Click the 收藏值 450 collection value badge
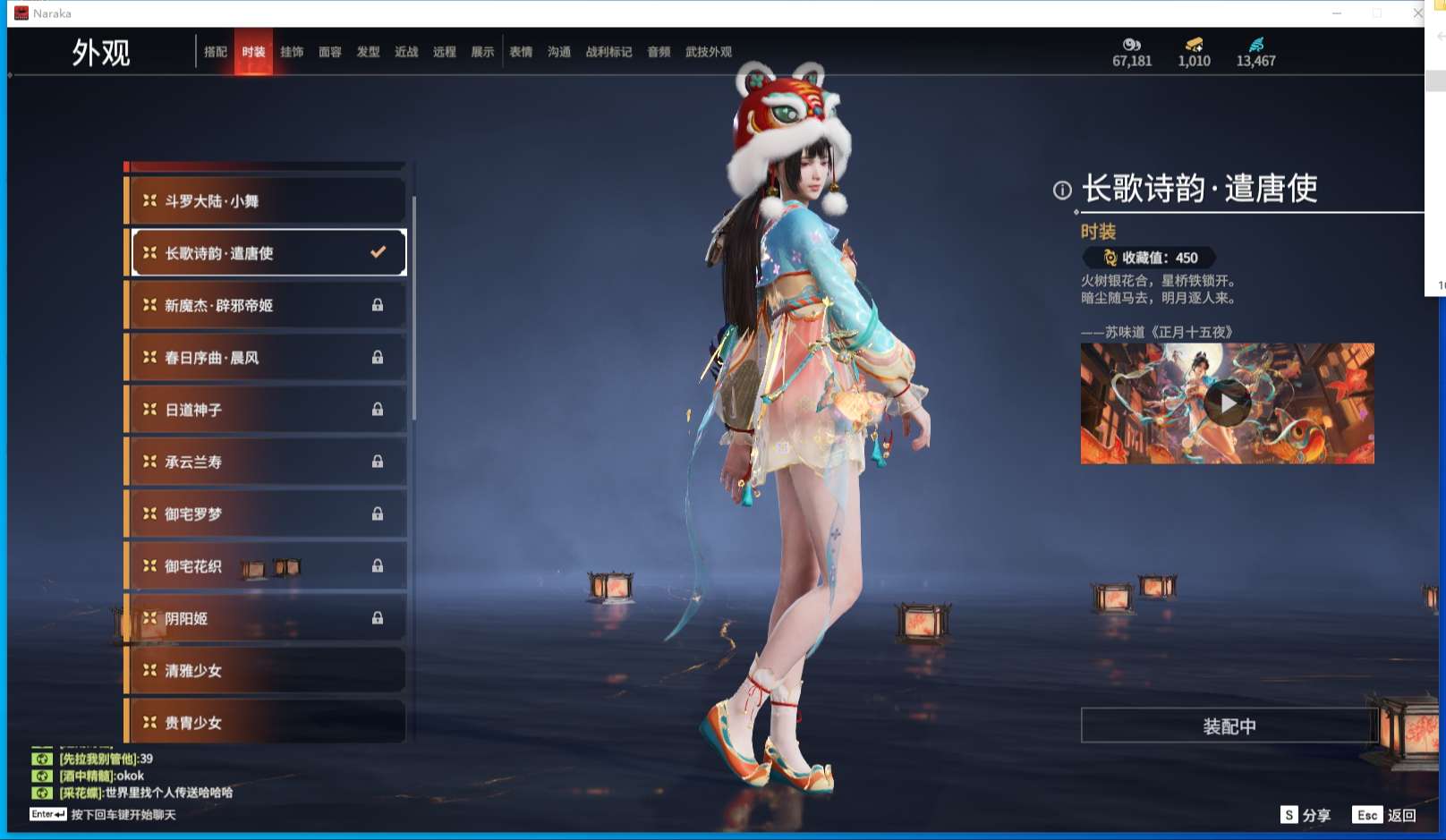This screenshot has height=840, width=1446. pyautogui.click(x=1148, y=259)
